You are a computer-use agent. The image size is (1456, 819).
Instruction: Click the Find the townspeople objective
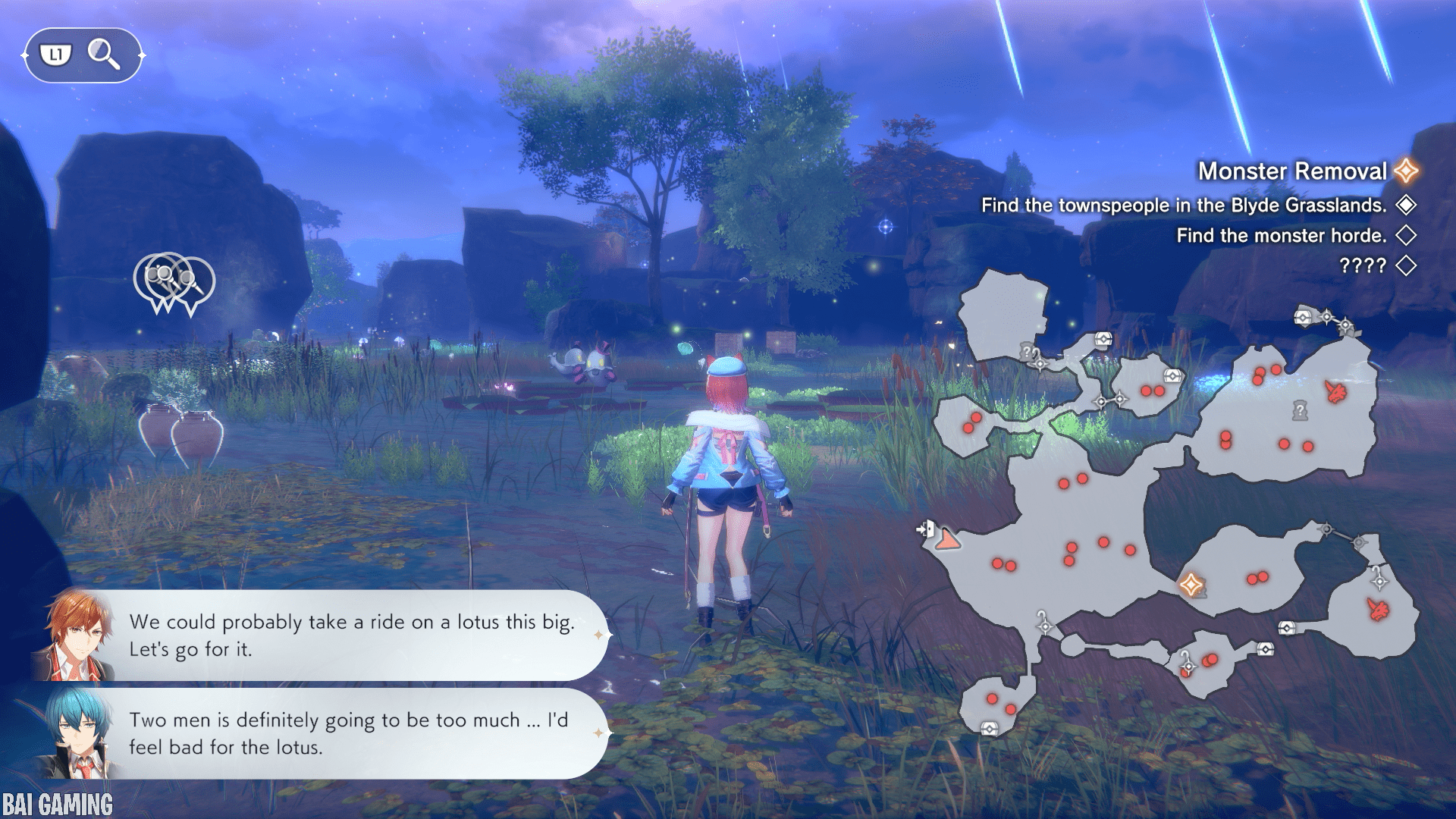(x=1183, y=206)
